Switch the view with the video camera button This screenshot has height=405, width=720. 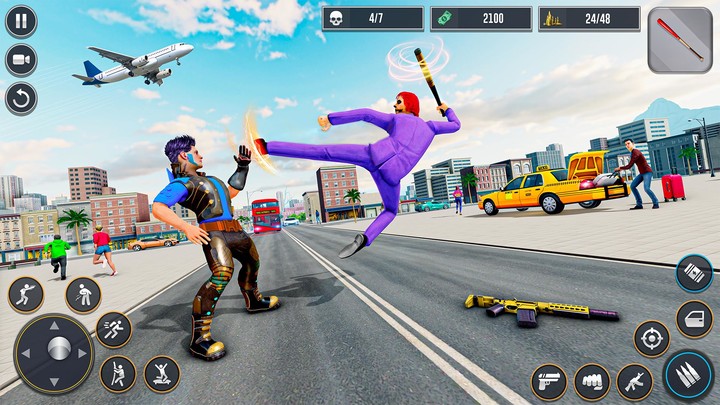21,60
